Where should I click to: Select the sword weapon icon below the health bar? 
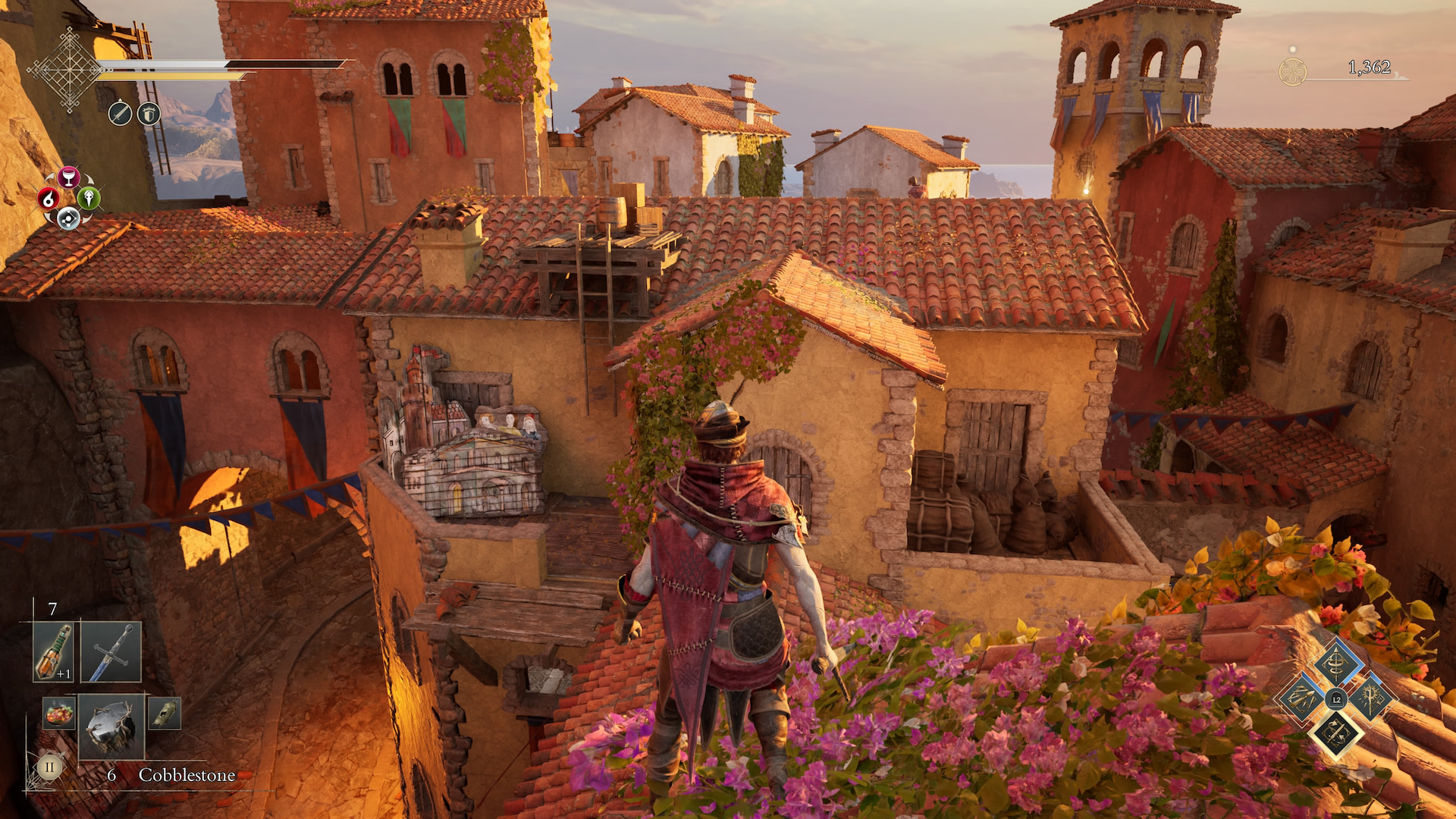pos(121,114)
